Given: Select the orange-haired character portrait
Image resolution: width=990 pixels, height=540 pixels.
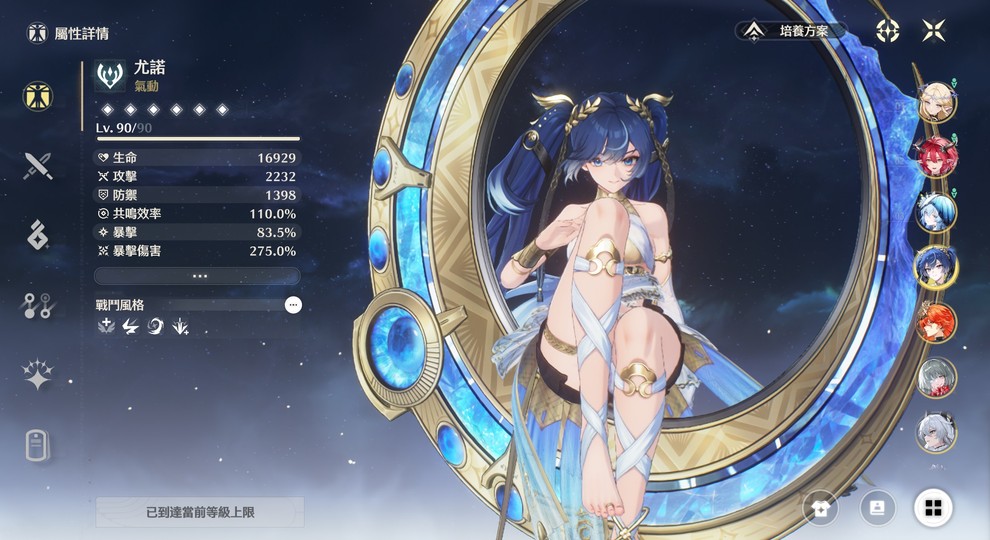Looking at the screenshot, I should (x=937, y=322).
